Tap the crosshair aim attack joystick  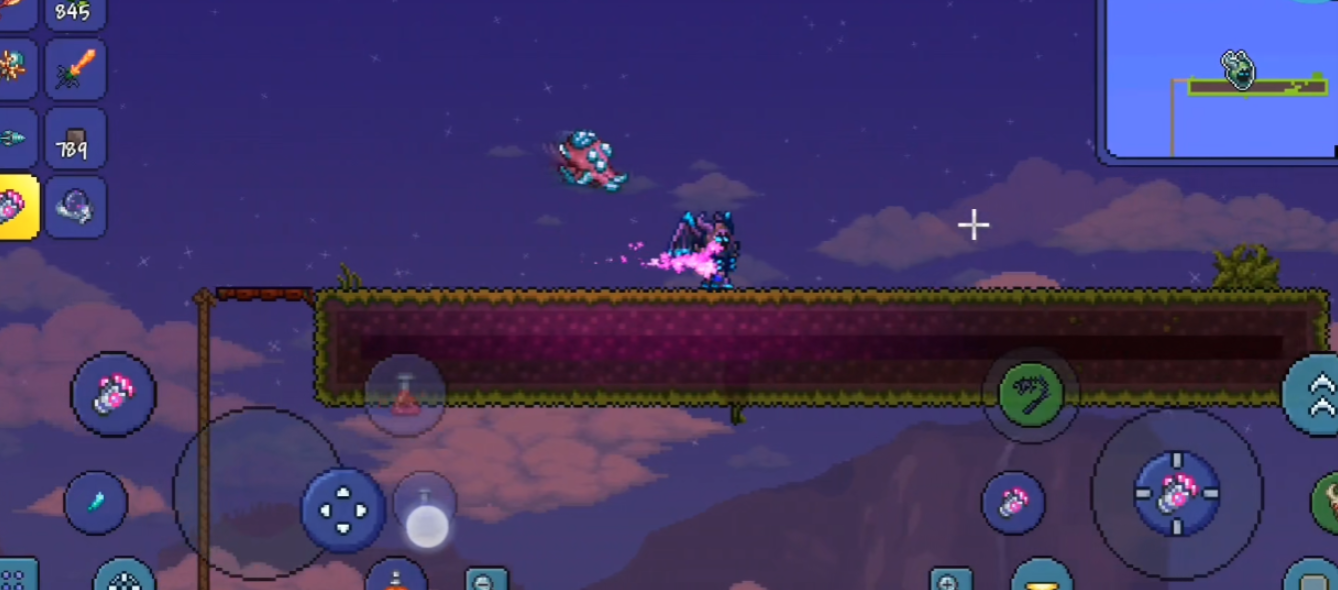(x=1176, y=493)
